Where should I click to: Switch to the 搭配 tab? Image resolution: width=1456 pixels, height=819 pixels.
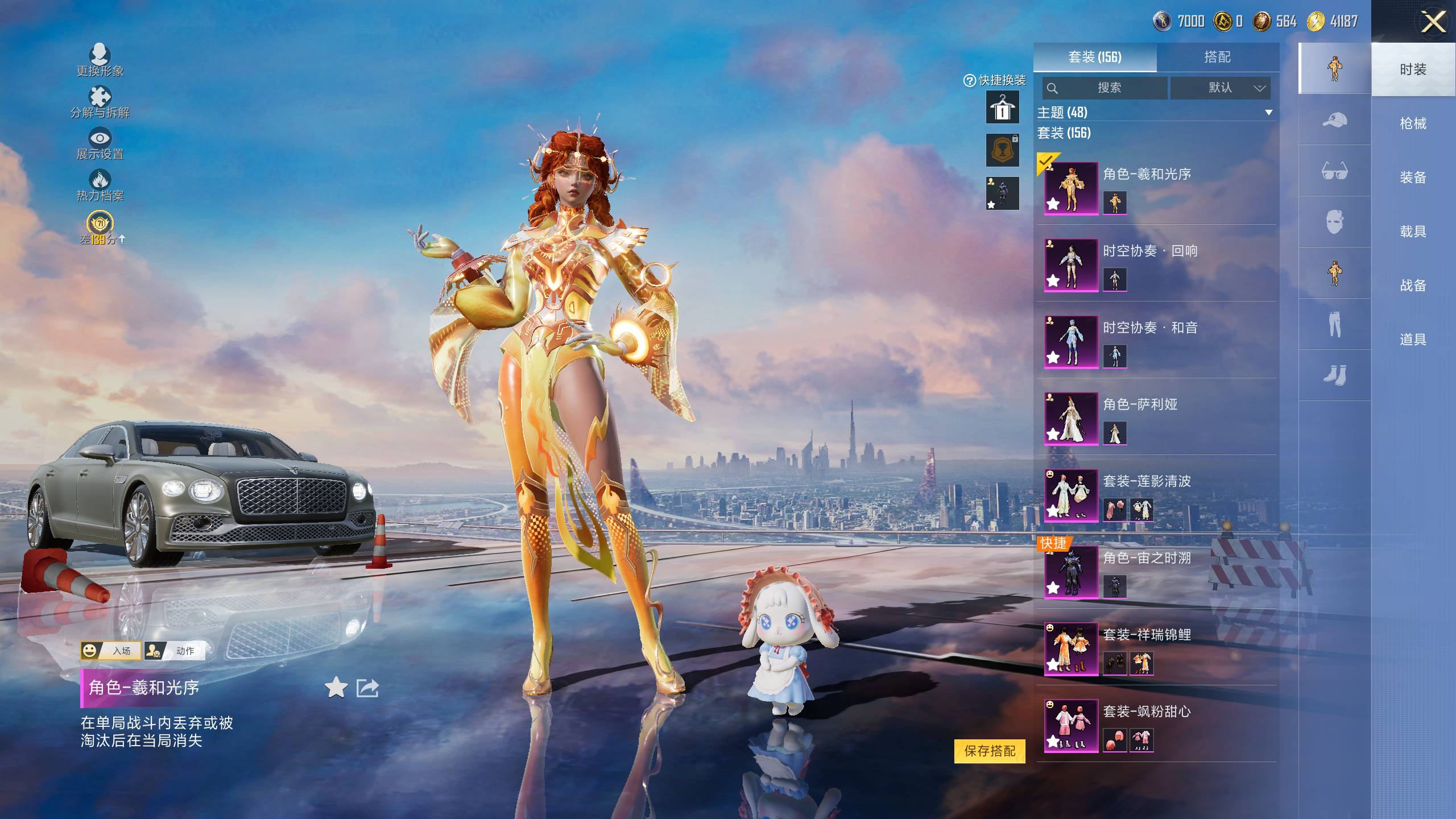pyautogui.click(x=1217, y=57)
